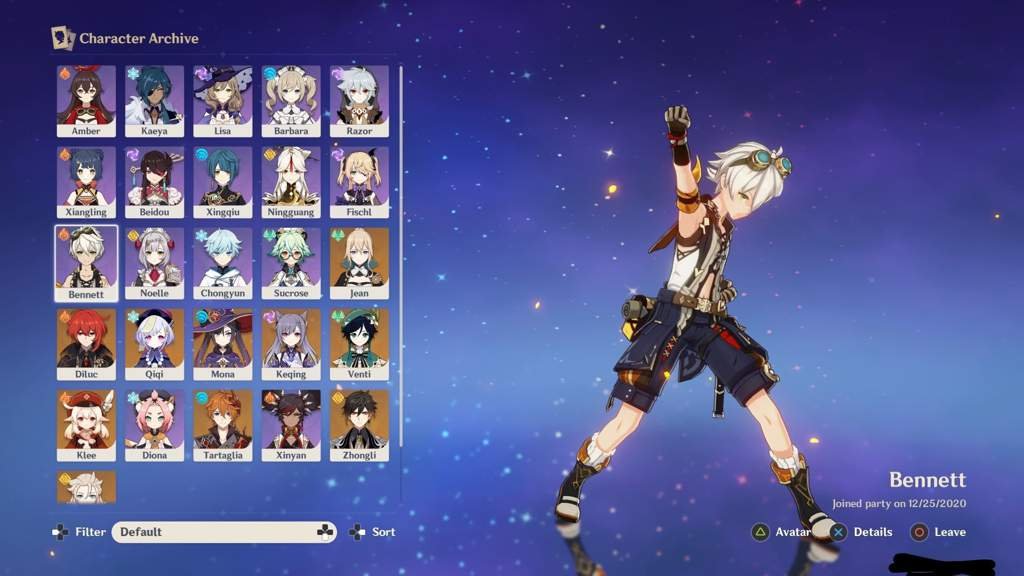Open Venti's archive entry
The image size is (1024, 576).
pyautogui.click(x=359, y=341)
